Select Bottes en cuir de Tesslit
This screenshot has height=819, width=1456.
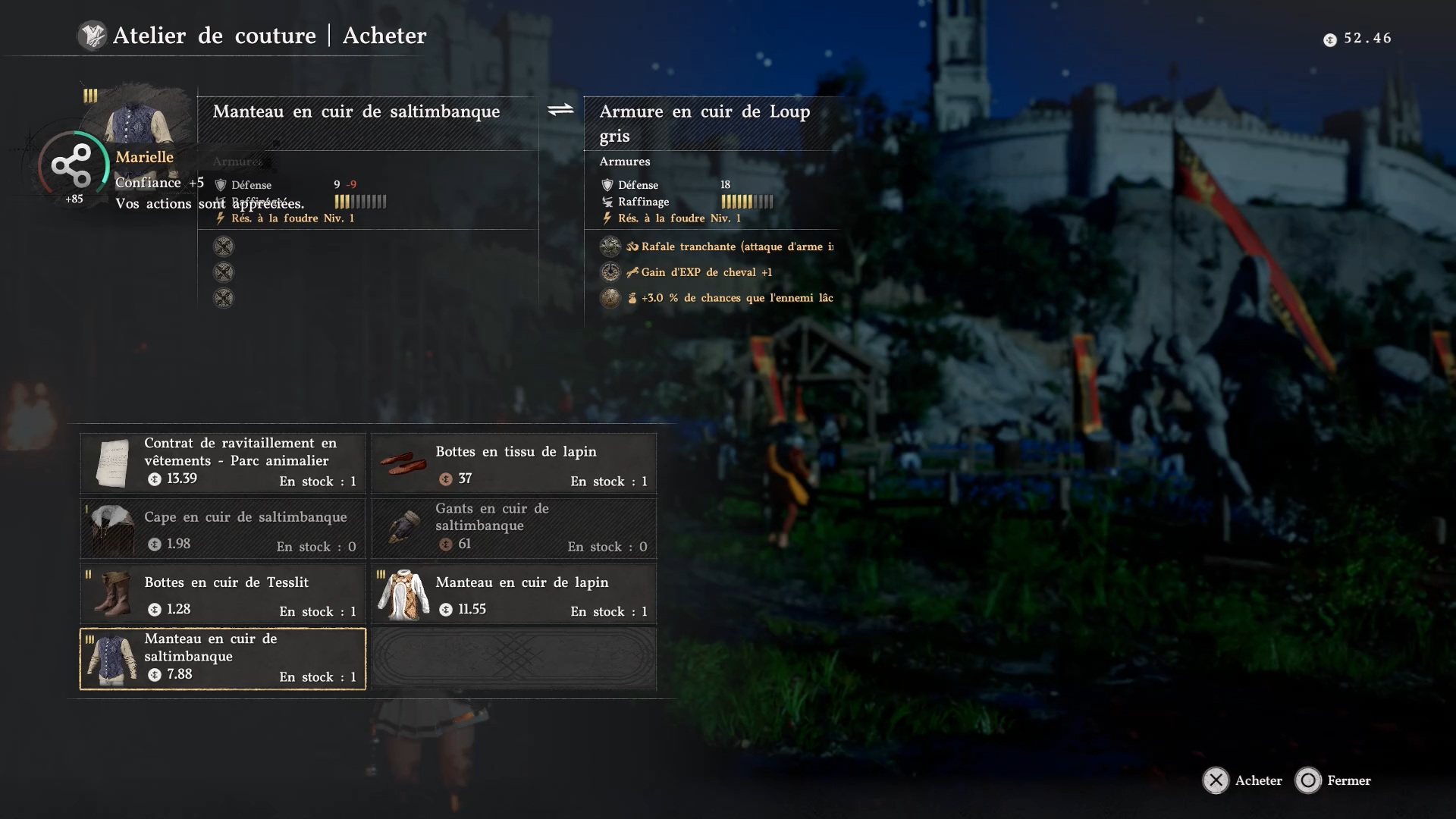pos(223,593)
